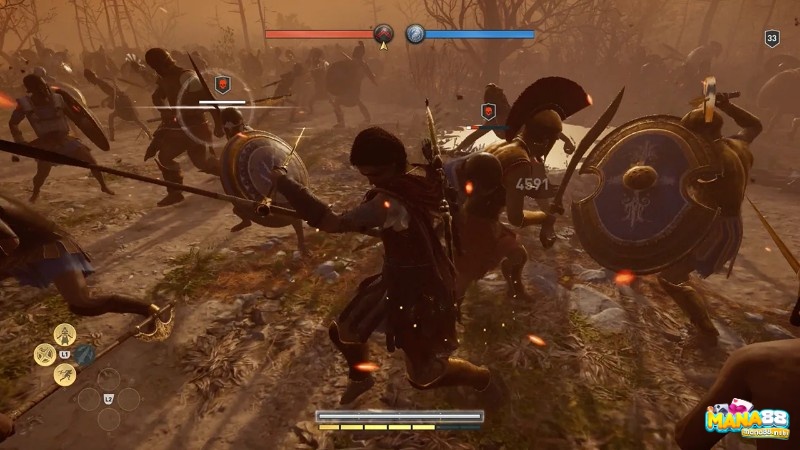Use the crossed-blades ability on the wheel's left
The image size is (800, 450).
(44, 354)
